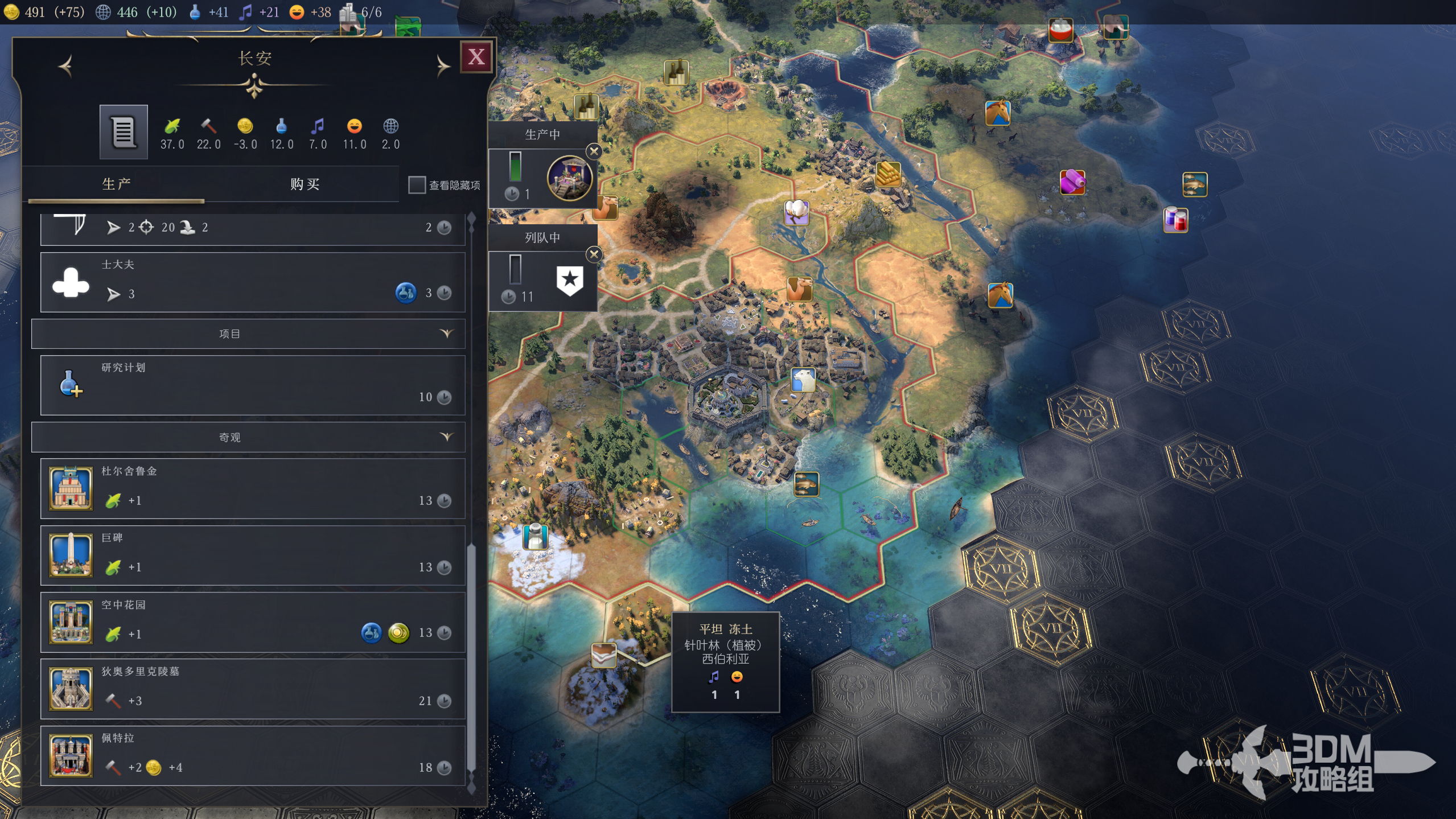Toggle the 查看隐藏项 checkbox

417,184
